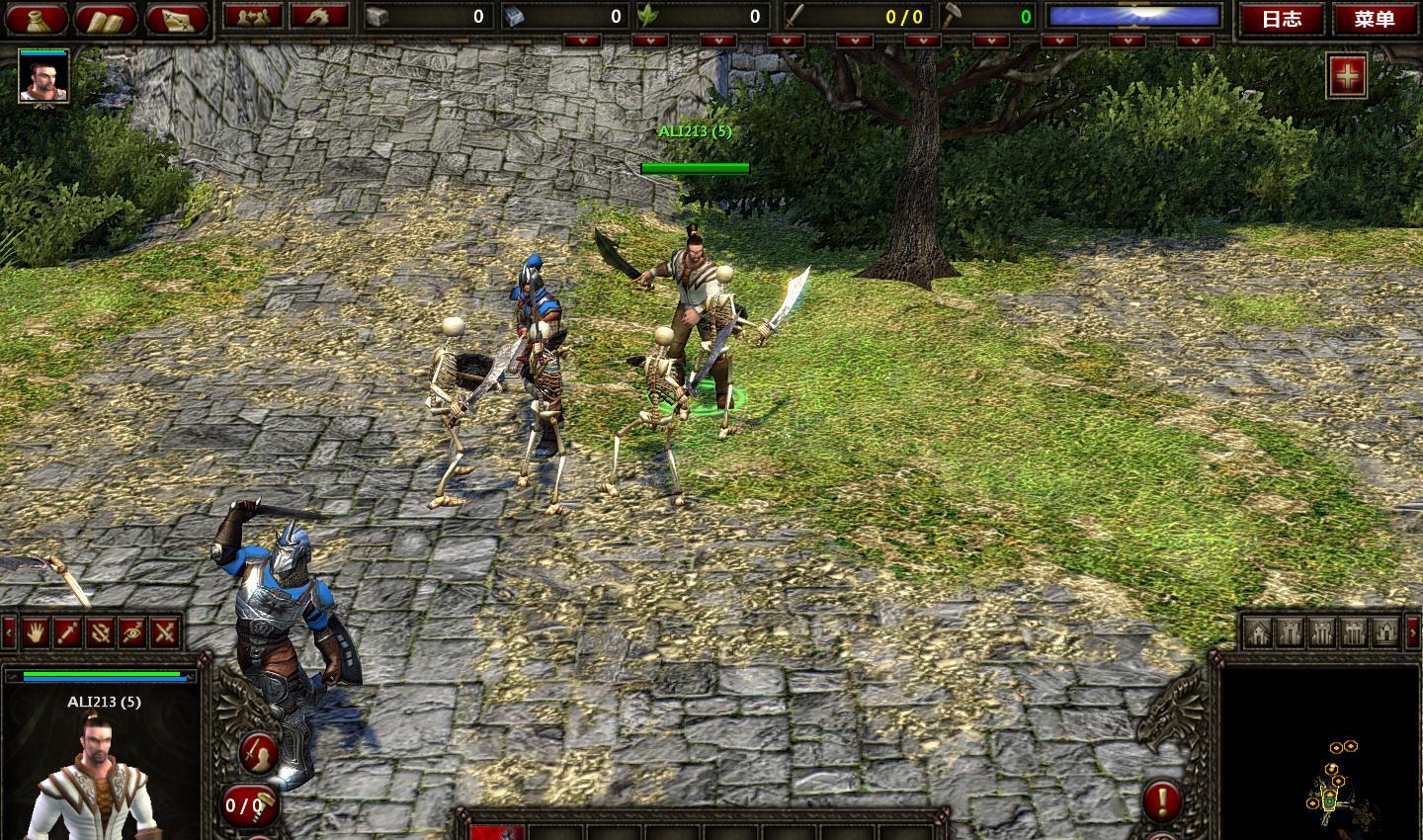The height and width of the screenshot is (840, 1423).
Task: Click the command bar left arrow
Action: (x=9, y=631)
